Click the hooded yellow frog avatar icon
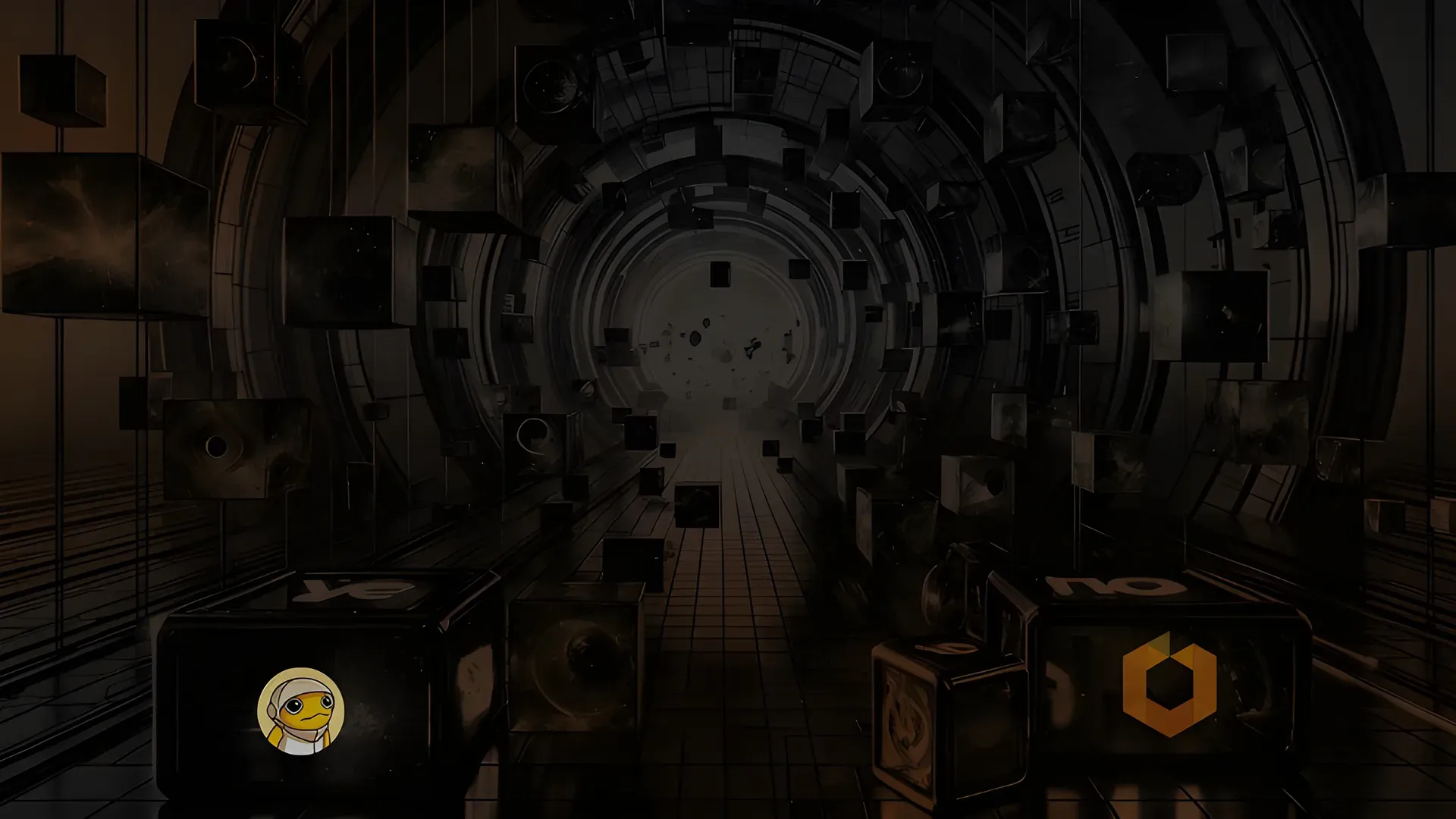The height and width of the screenshot is (819, 1456). coord(301,711)
